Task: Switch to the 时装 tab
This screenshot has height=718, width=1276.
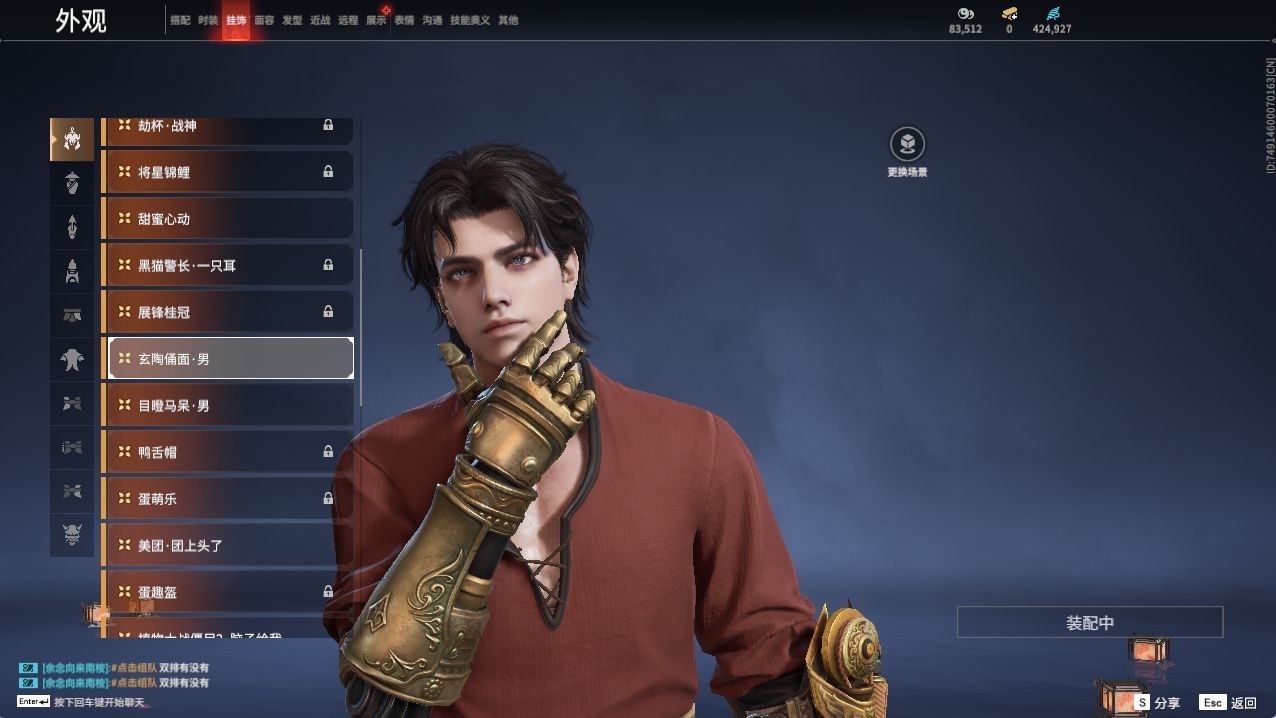Action: [x=208, y=20]
